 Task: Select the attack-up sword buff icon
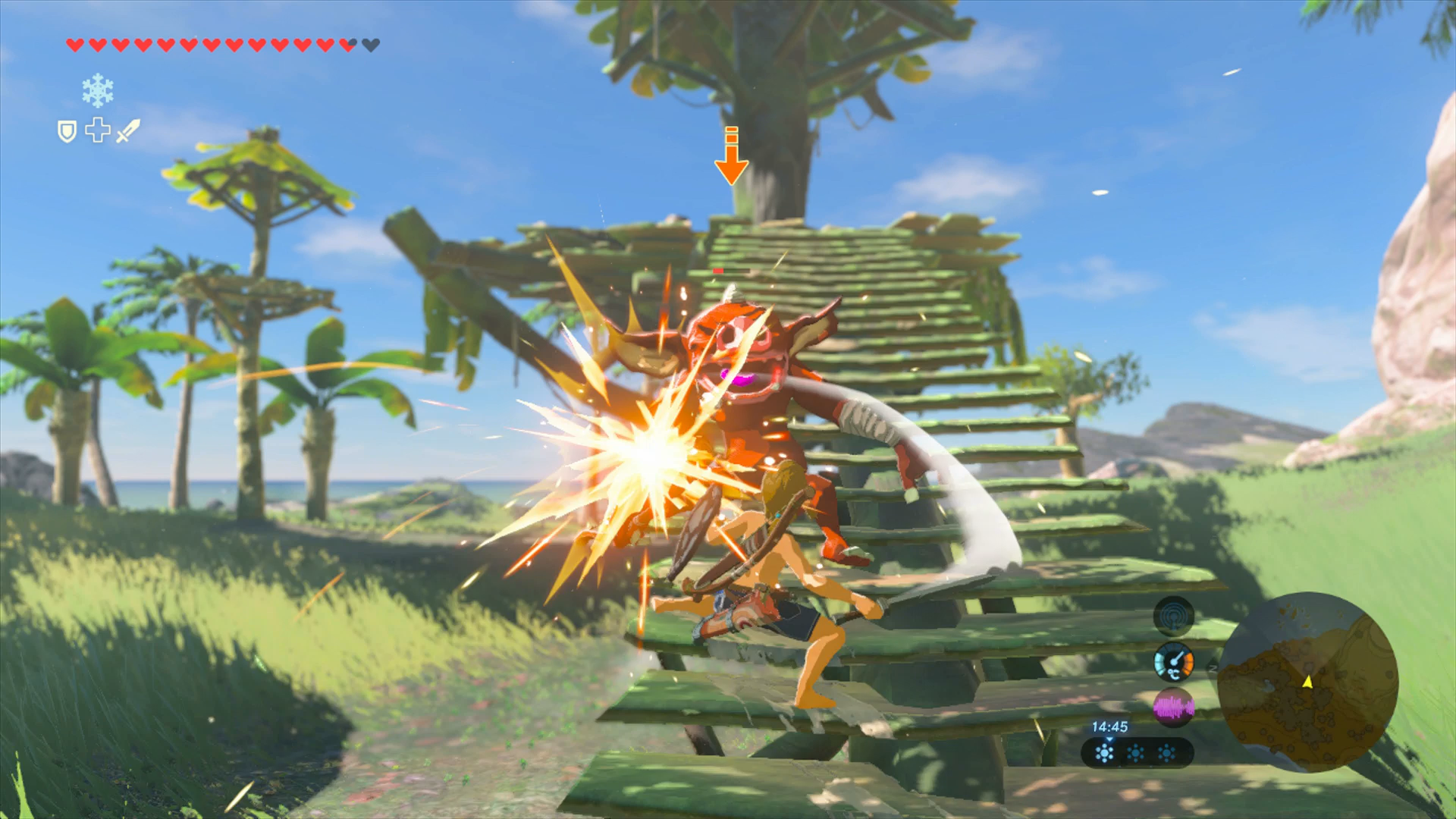point(128,130)
